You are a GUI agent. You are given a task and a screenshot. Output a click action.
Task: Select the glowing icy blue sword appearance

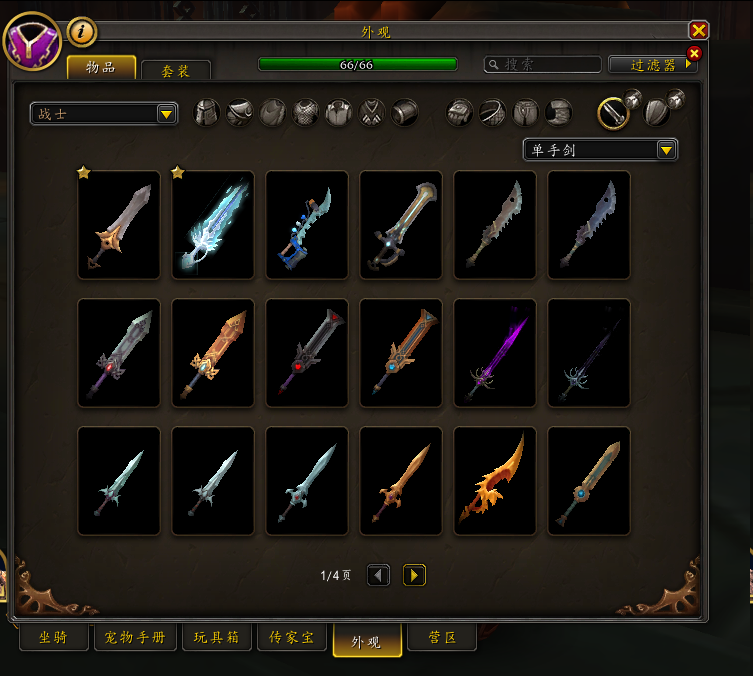[x=213, y=225]
